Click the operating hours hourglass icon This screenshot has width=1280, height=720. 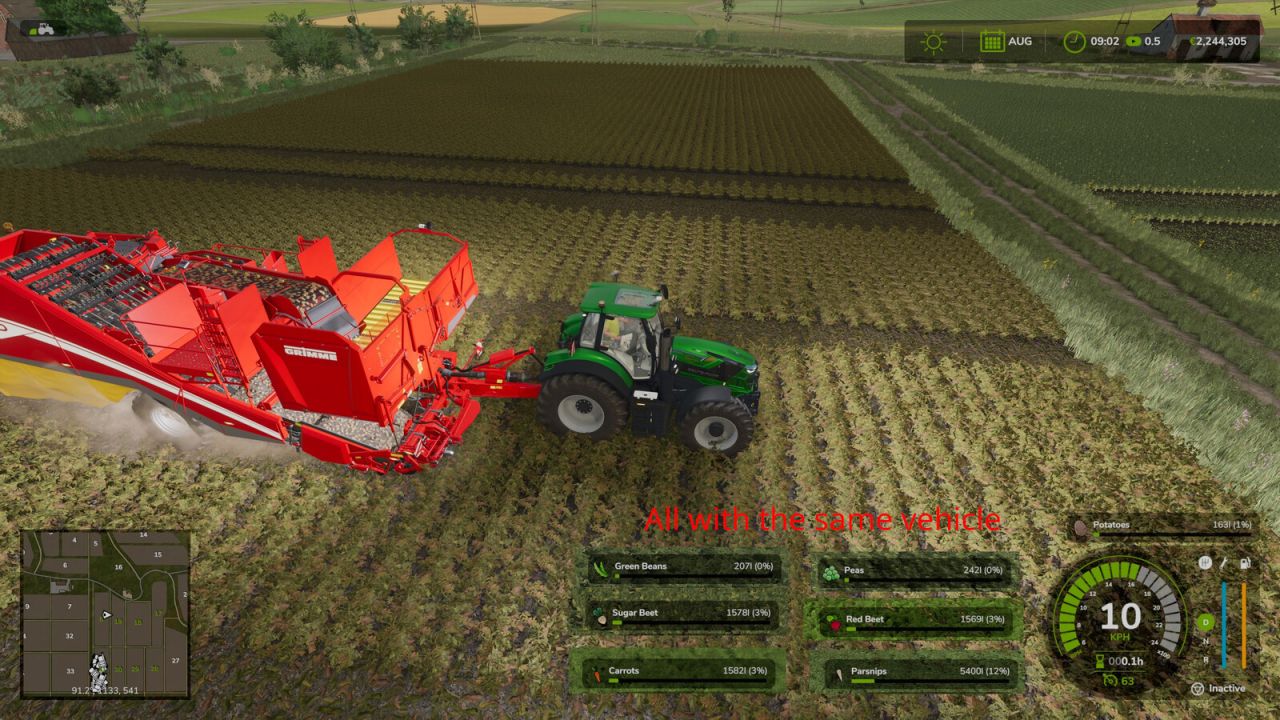coord(1100,660)
